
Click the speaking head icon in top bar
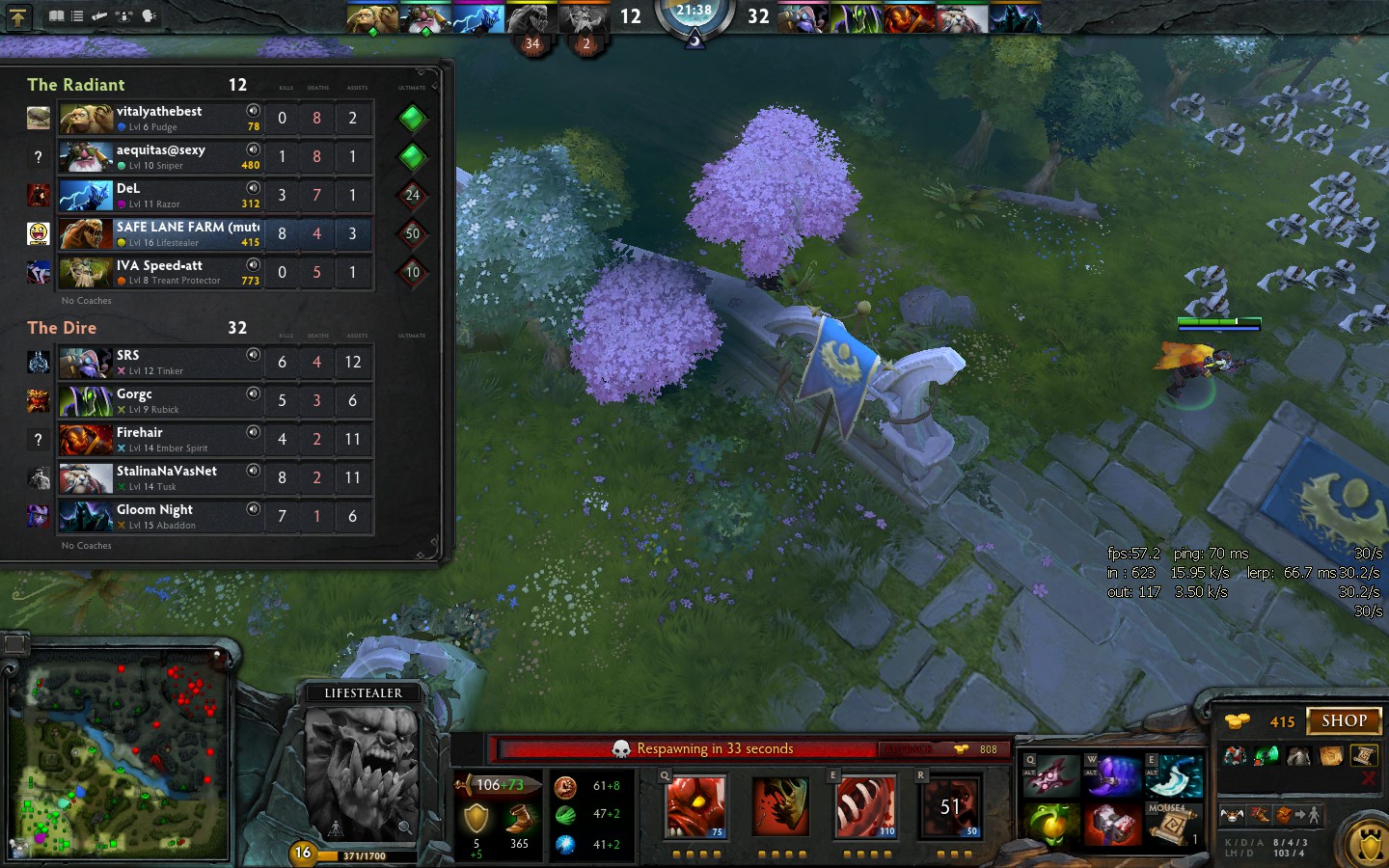(149, 16)
